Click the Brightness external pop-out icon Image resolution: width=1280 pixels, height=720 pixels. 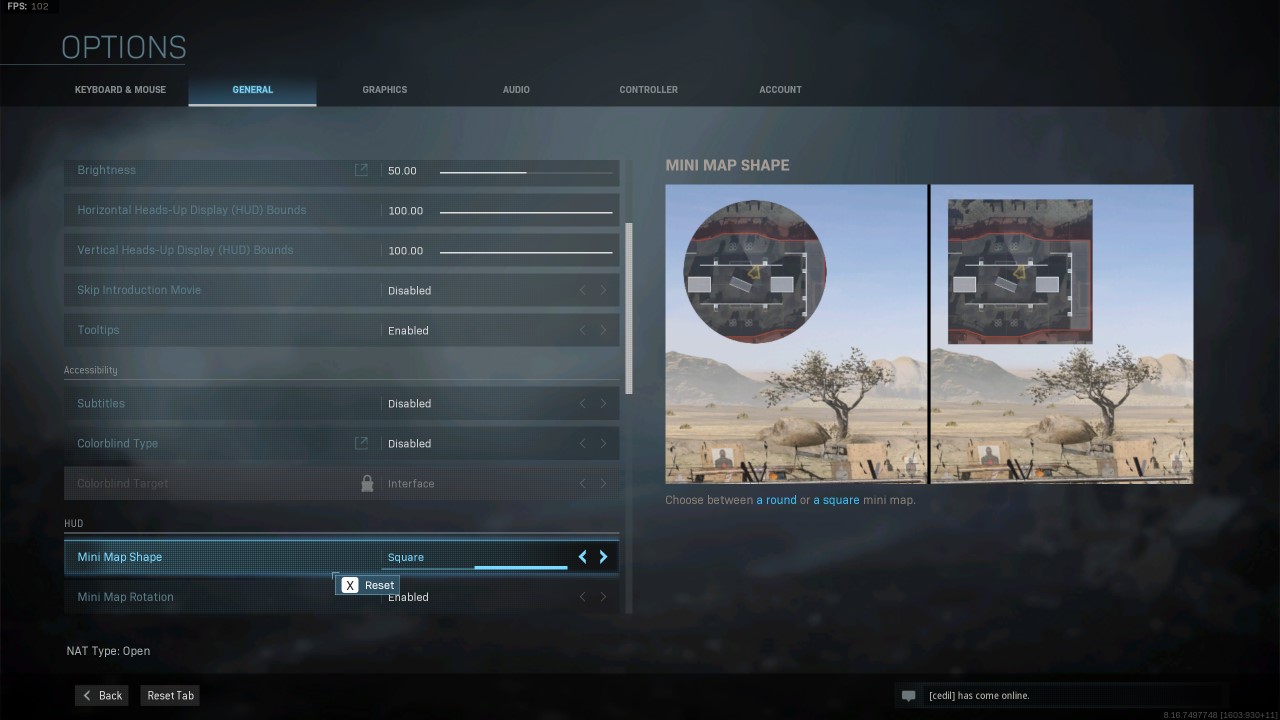[x=360, y=170]
